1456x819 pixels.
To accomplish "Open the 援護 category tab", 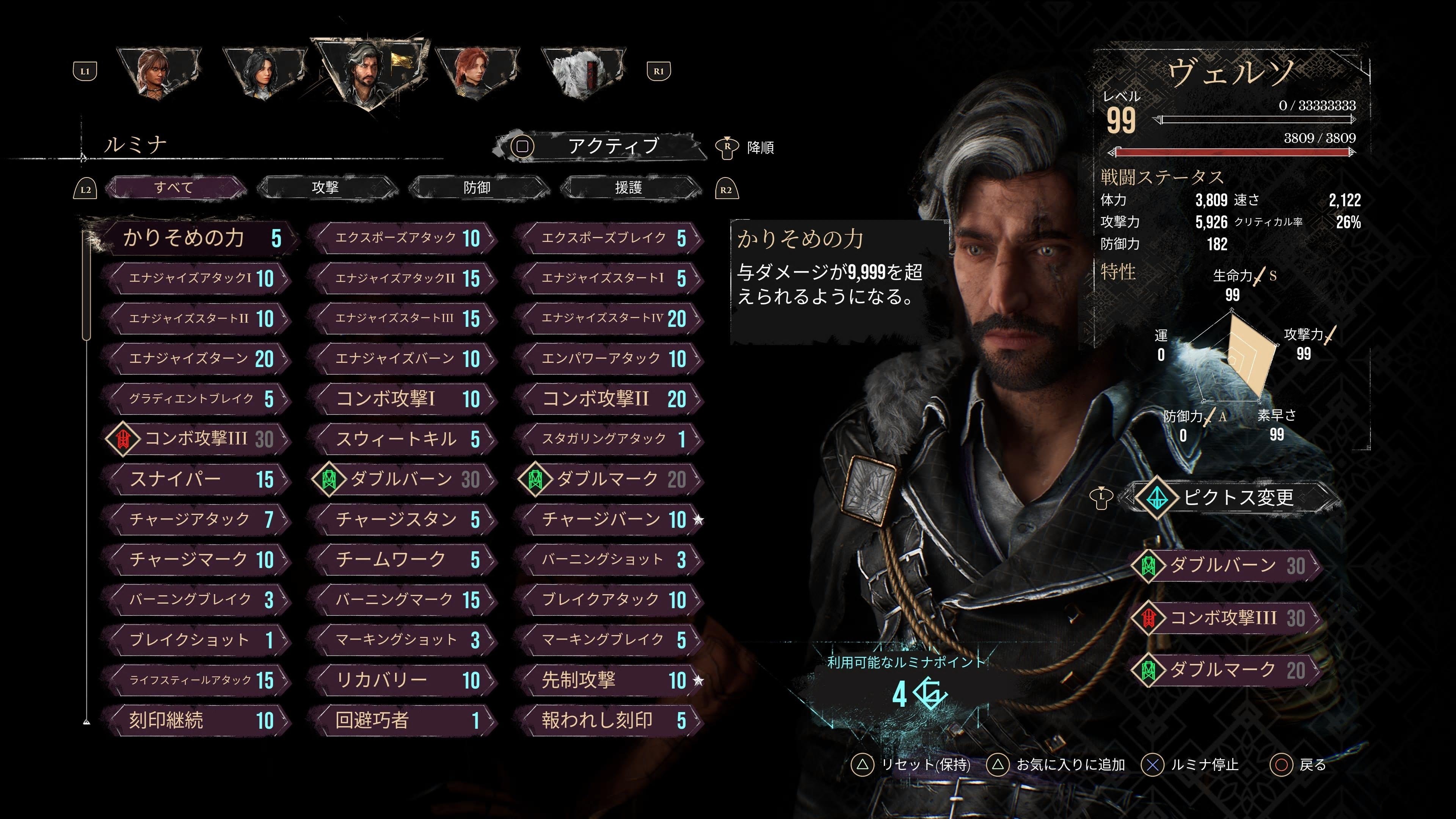I will 629,188.
